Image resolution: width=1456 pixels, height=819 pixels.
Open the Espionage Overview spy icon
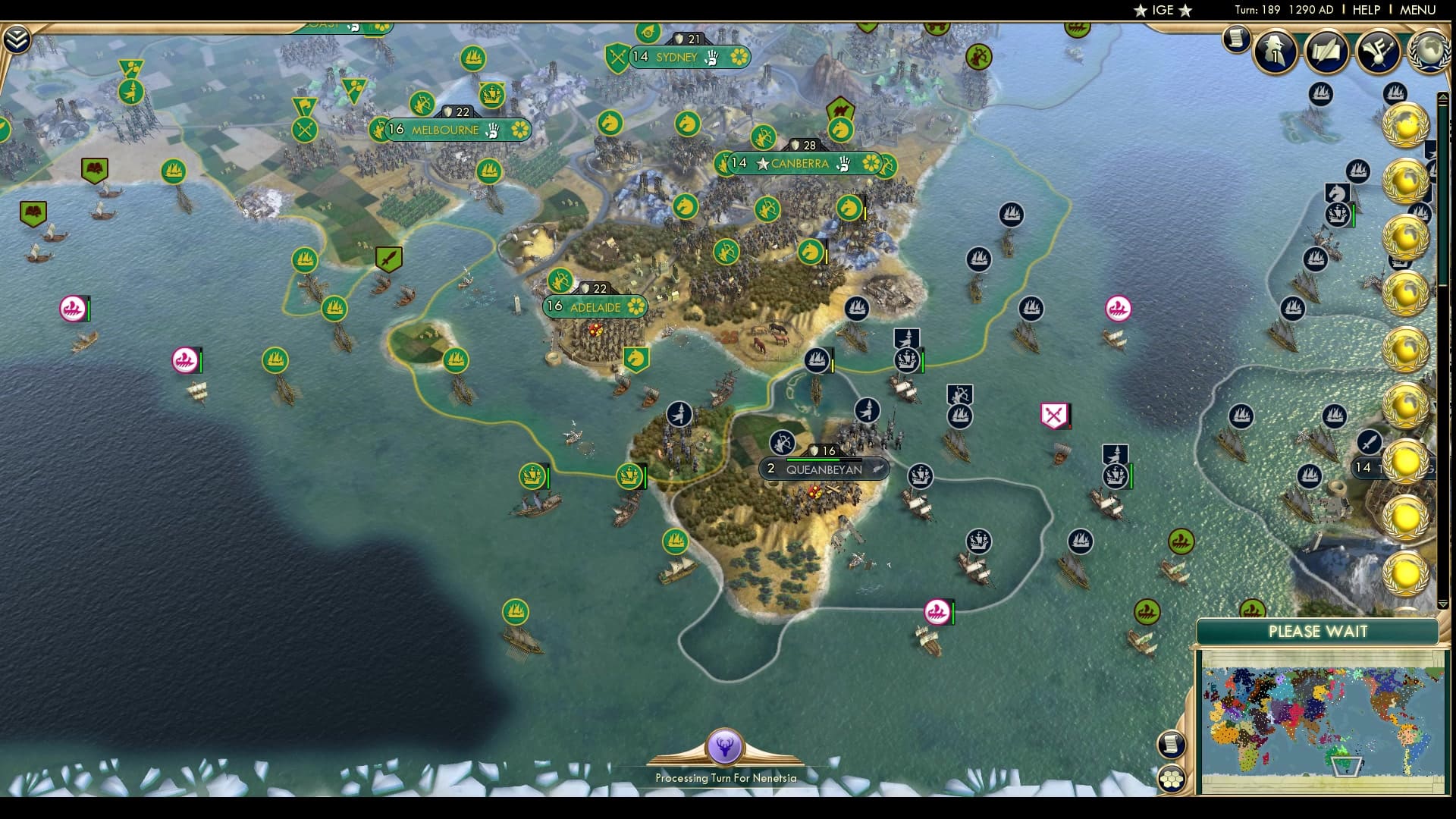(1275, 53)
